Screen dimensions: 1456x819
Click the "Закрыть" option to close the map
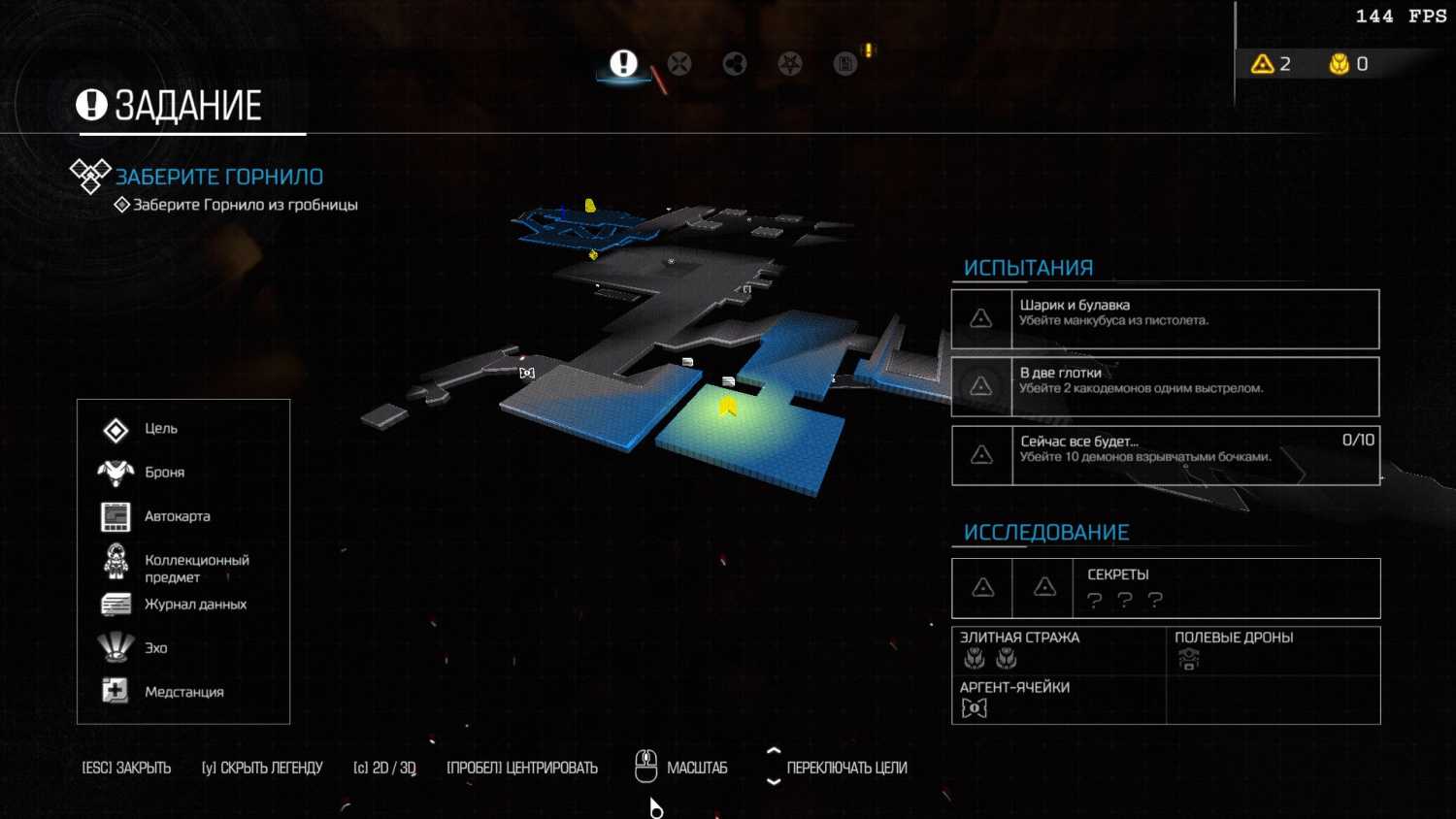[x=126, y=768]
